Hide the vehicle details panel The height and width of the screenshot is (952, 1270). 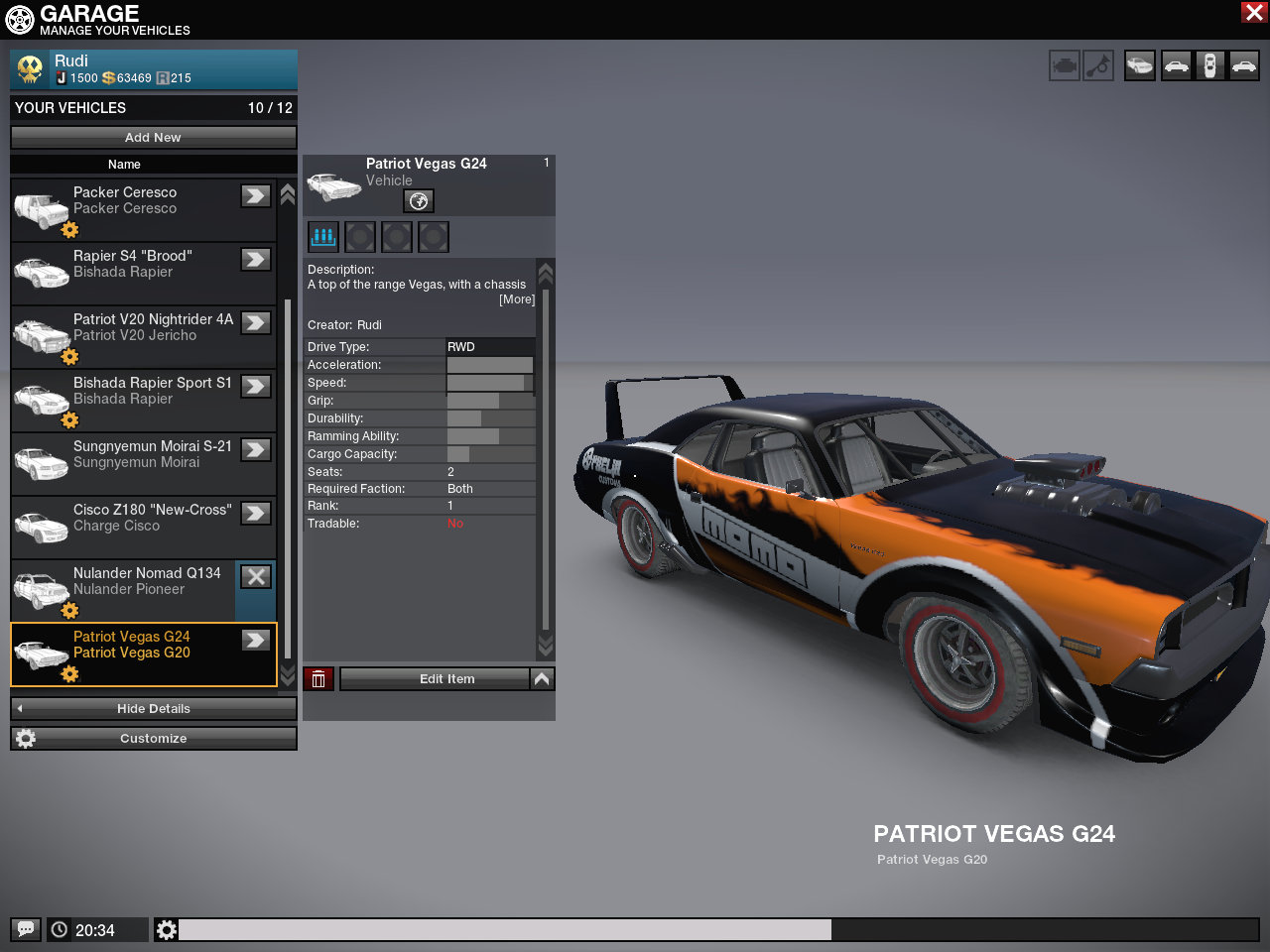point(153,709)
